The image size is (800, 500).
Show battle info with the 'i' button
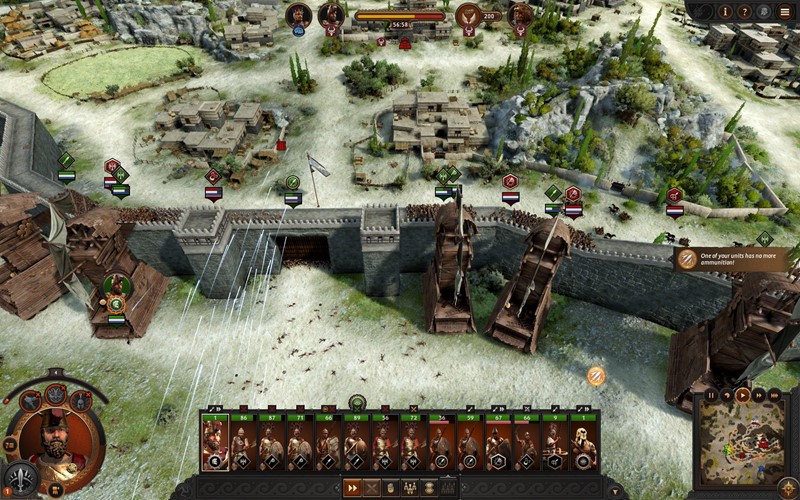726,11
